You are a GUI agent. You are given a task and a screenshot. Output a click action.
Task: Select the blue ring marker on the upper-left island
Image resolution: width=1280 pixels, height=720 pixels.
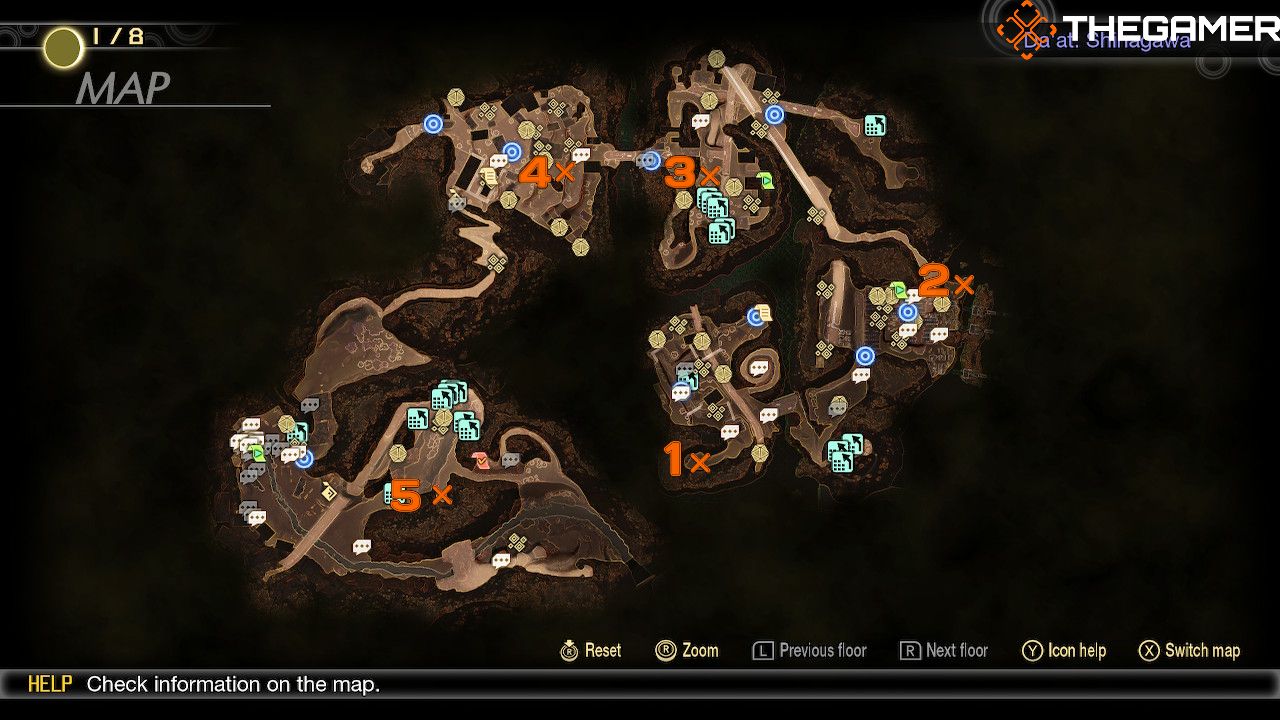(433, 123)
